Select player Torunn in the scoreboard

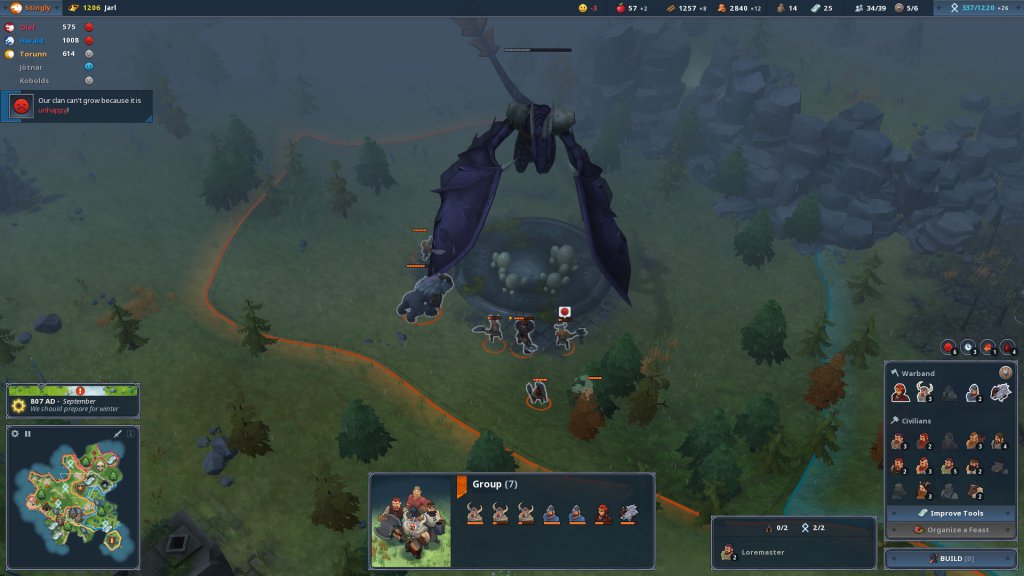(33, 53)
